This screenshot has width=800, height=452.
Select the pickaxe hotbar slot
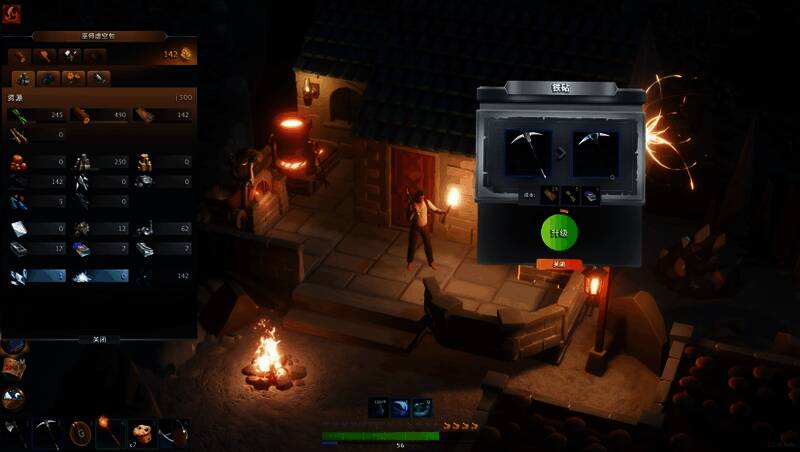(46, 432)
